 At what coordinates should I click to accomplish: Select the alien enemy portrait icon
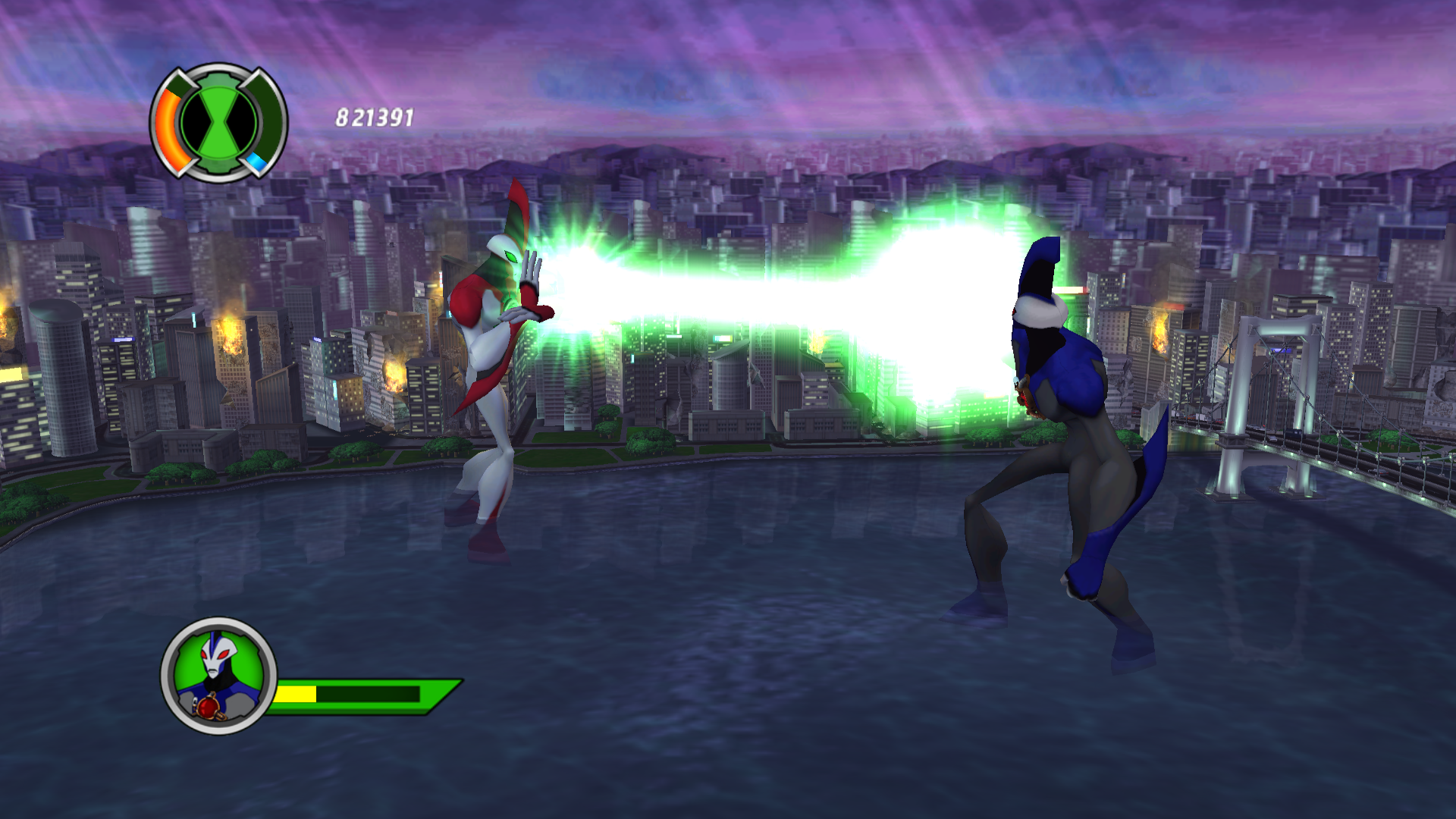click(x=218, y=675)
